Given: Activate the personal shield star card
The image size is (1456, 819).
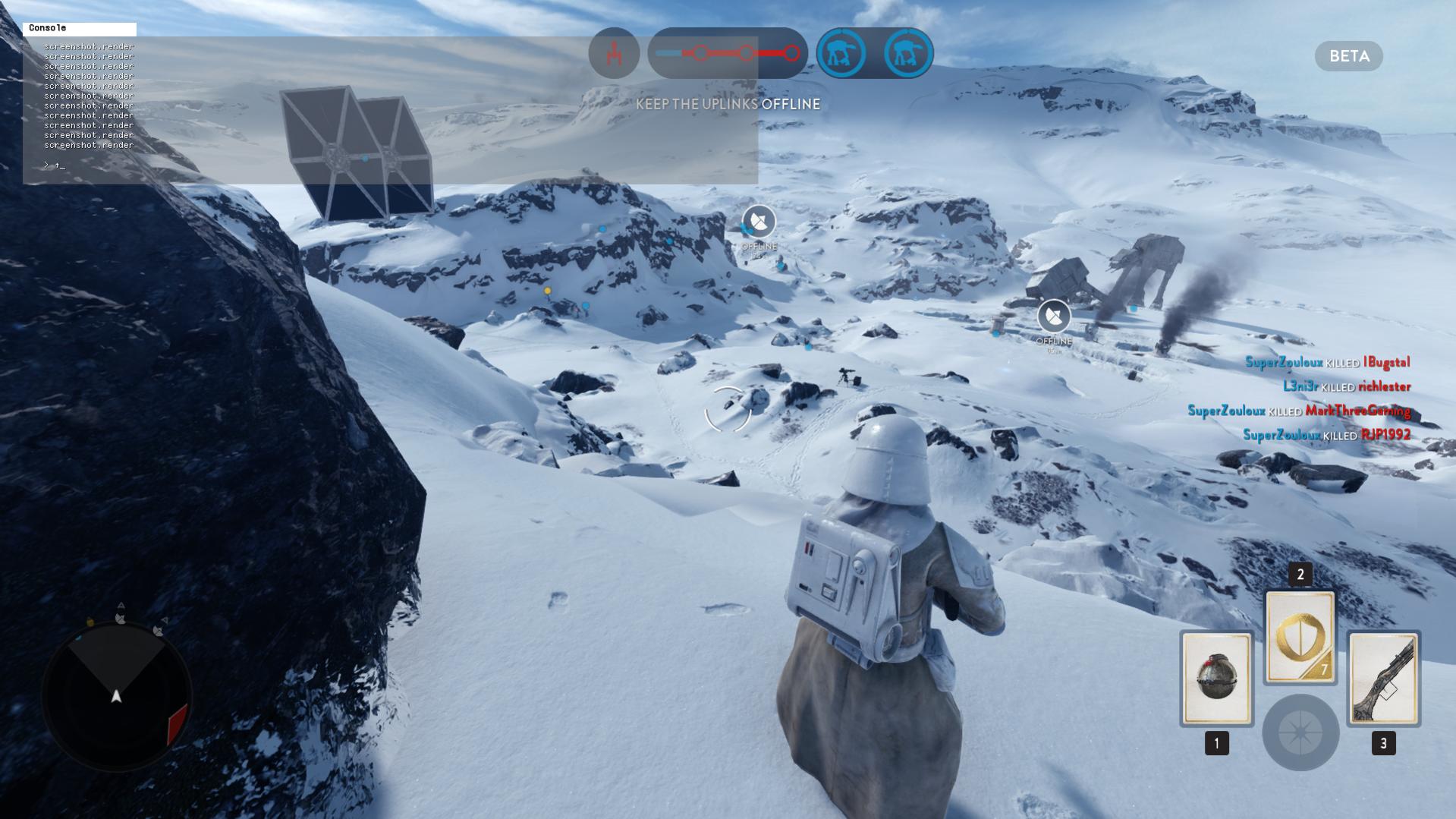Looking at the screenshot, I should coord(1300,638).
